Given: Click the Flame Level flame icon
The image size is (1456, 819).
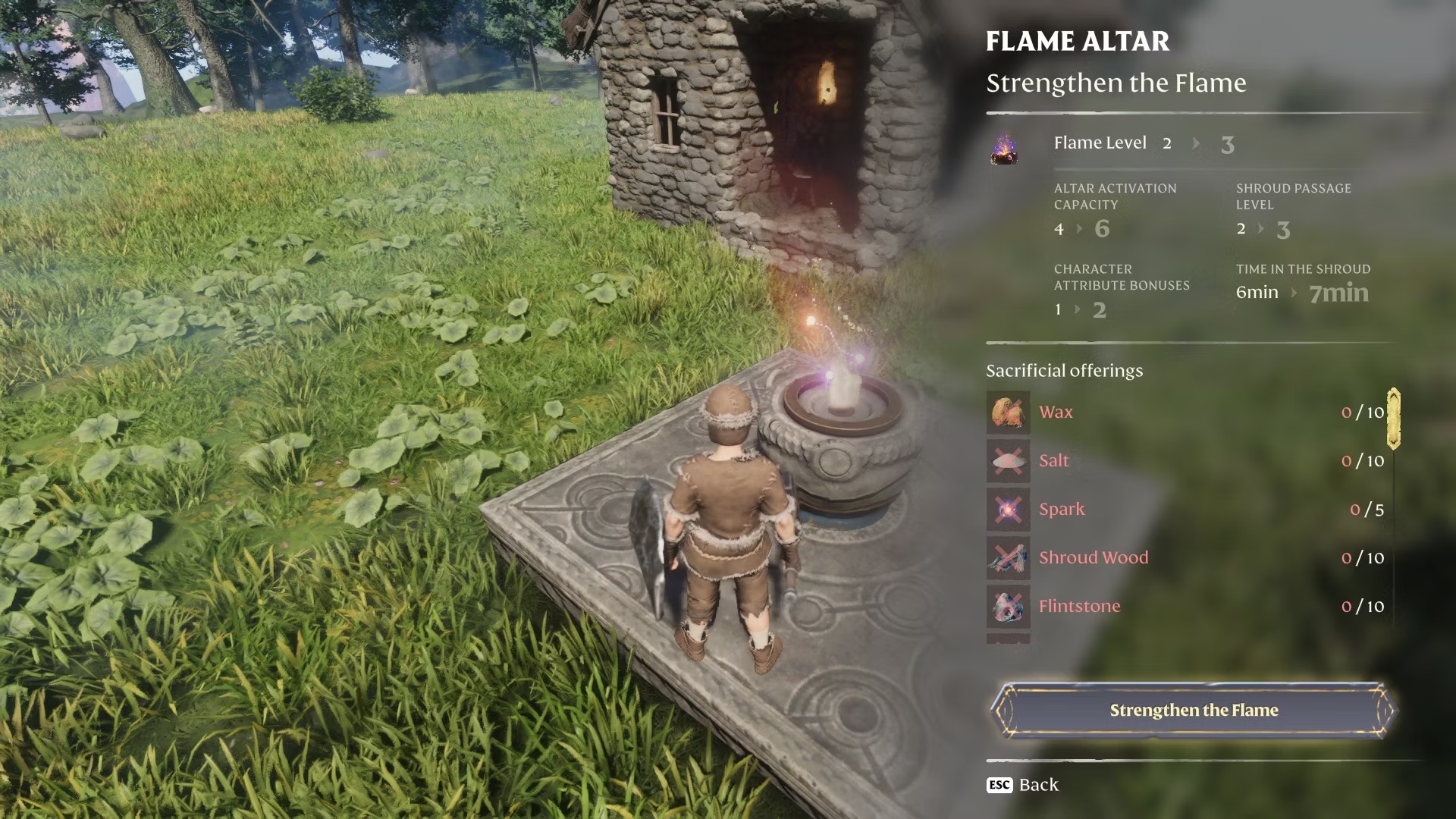Looking at the screenshot, I should pos(1004,147).
